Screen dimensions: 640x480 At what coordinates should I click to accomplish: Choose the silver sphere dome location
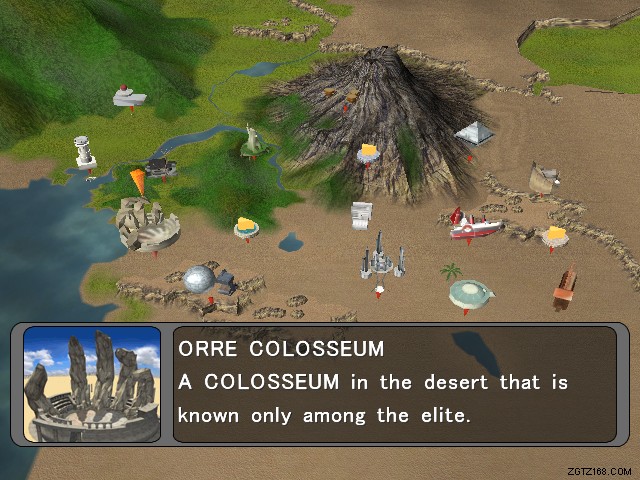(x=200, y=279)
